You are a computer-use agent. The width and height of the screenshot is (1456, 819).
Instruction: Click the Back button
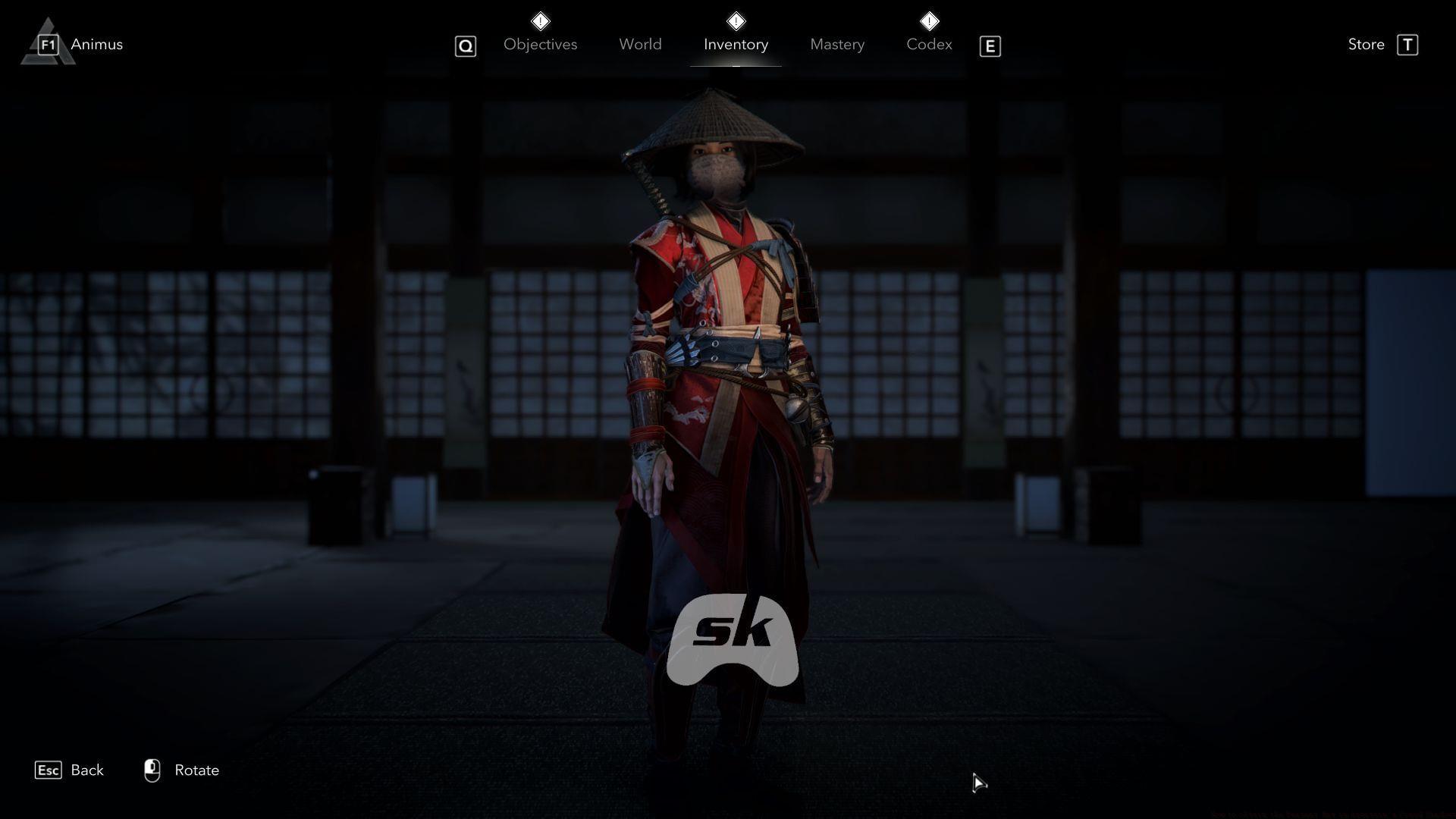pos(86,770)
